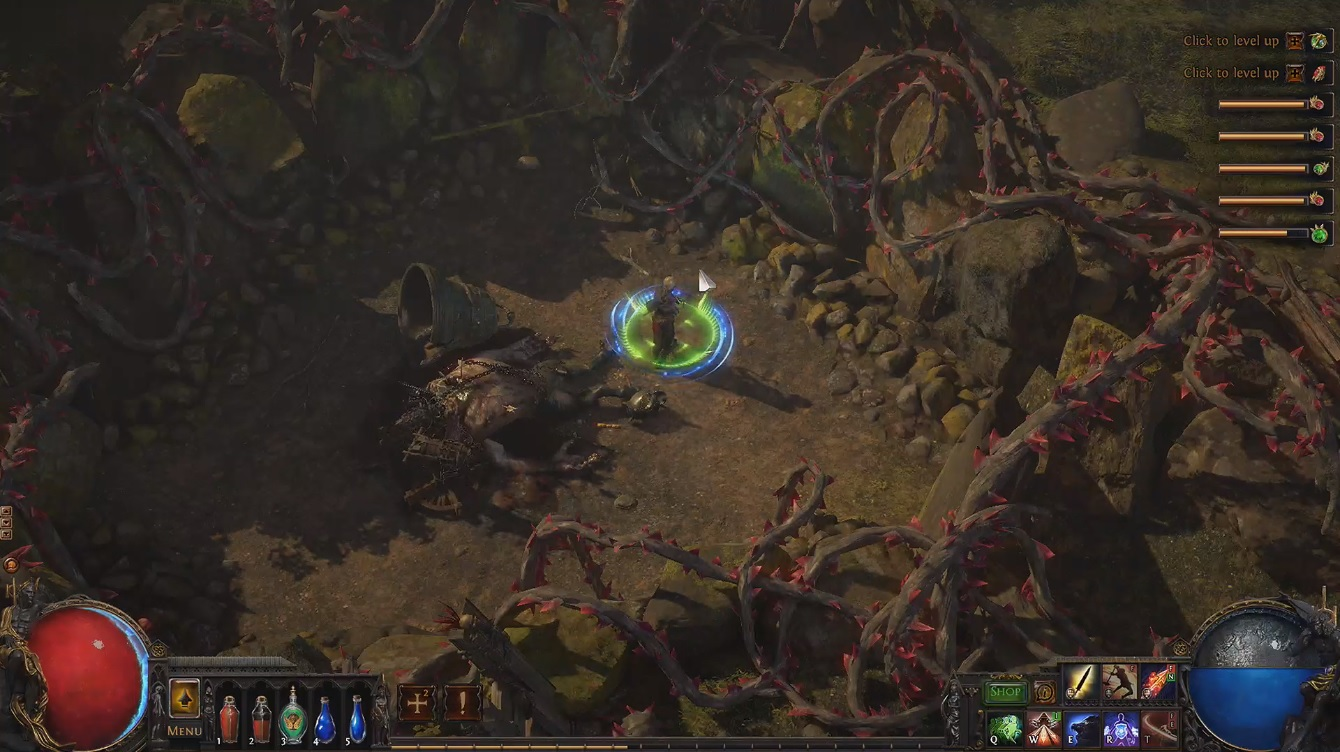Level up the green gem with the plus button

coord(1296,41)
